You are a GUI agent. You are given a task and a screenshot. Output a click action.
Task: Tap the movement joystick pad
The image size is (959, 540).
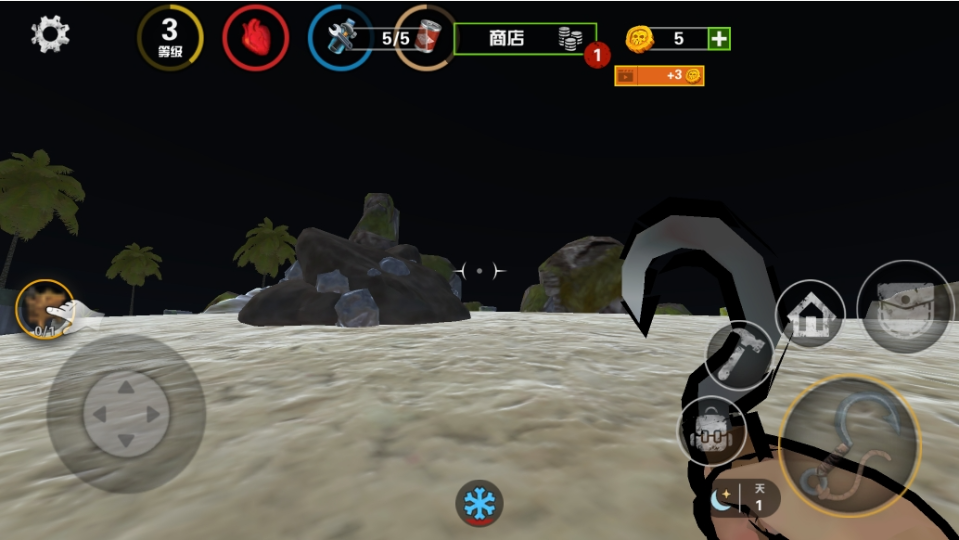126,413
